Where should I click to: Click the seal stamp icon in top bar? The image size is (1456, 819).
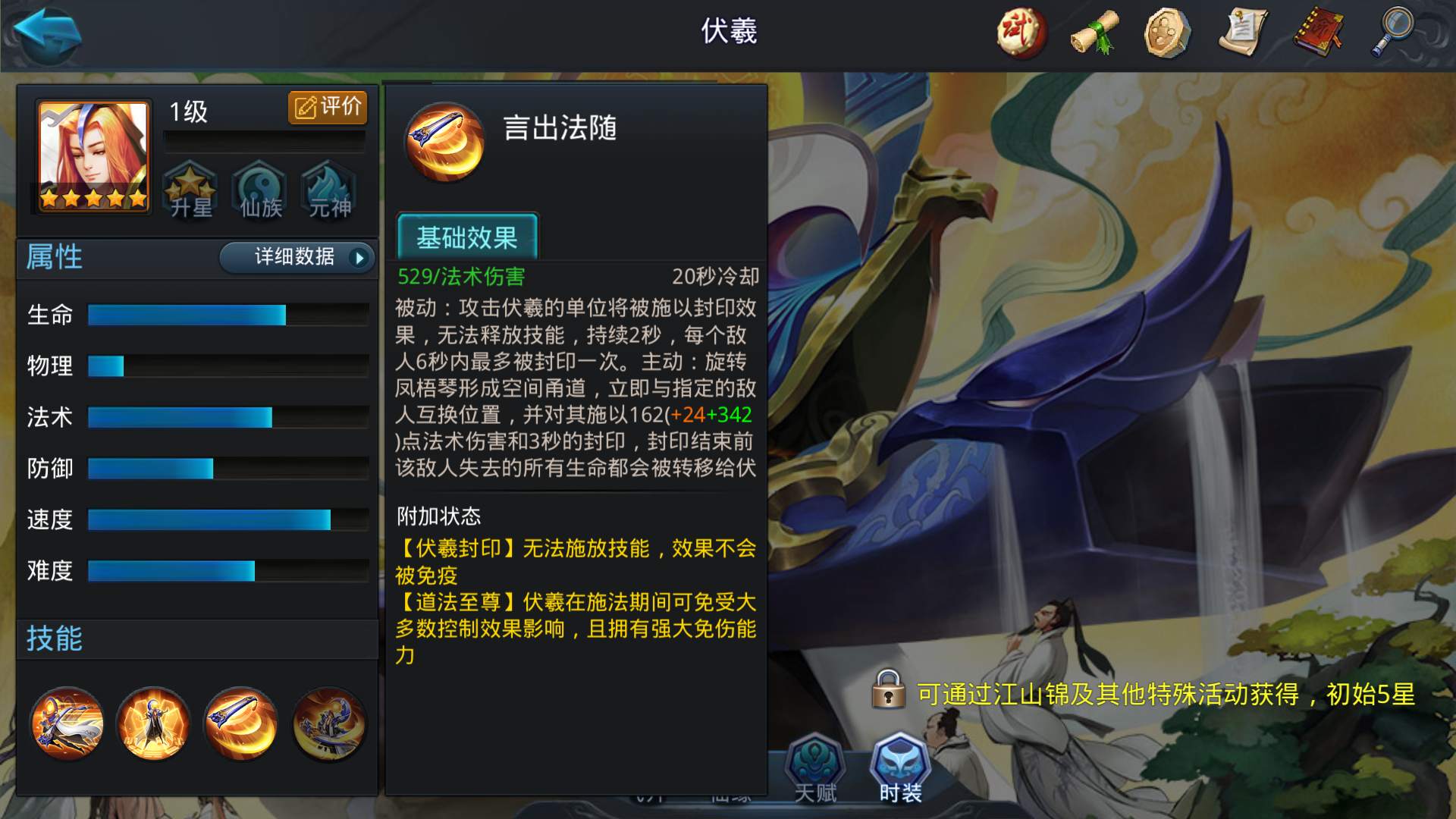(x=1169, y=32)
